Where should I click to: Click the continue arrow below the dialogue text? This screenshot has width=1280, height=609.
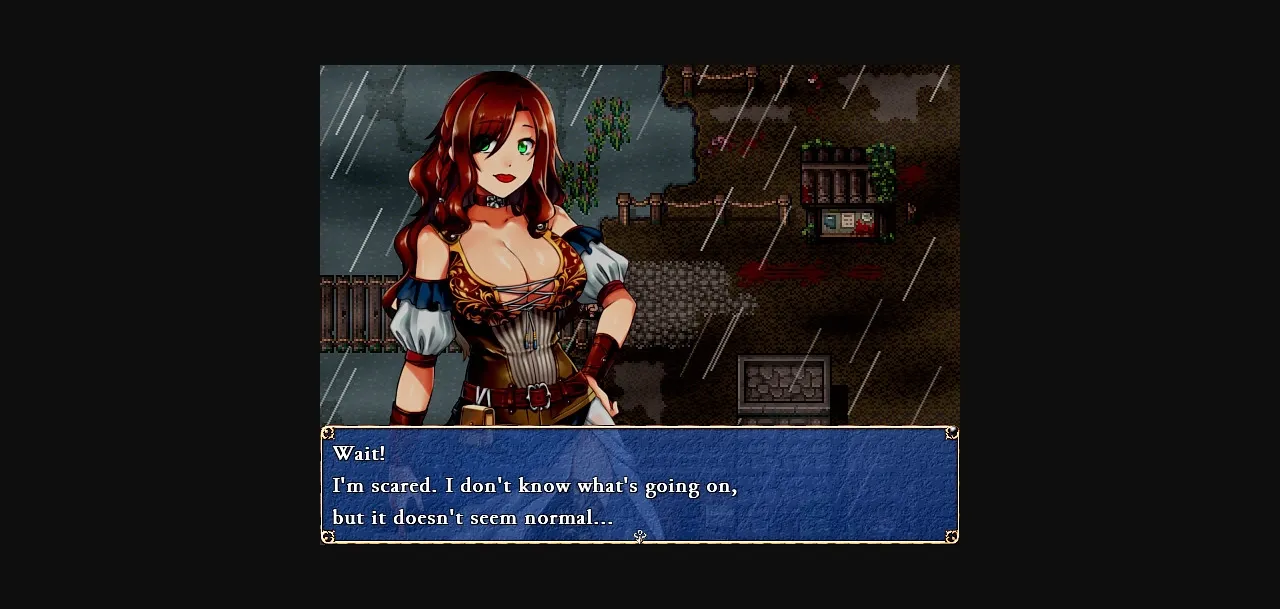click(x=640, y=537)
